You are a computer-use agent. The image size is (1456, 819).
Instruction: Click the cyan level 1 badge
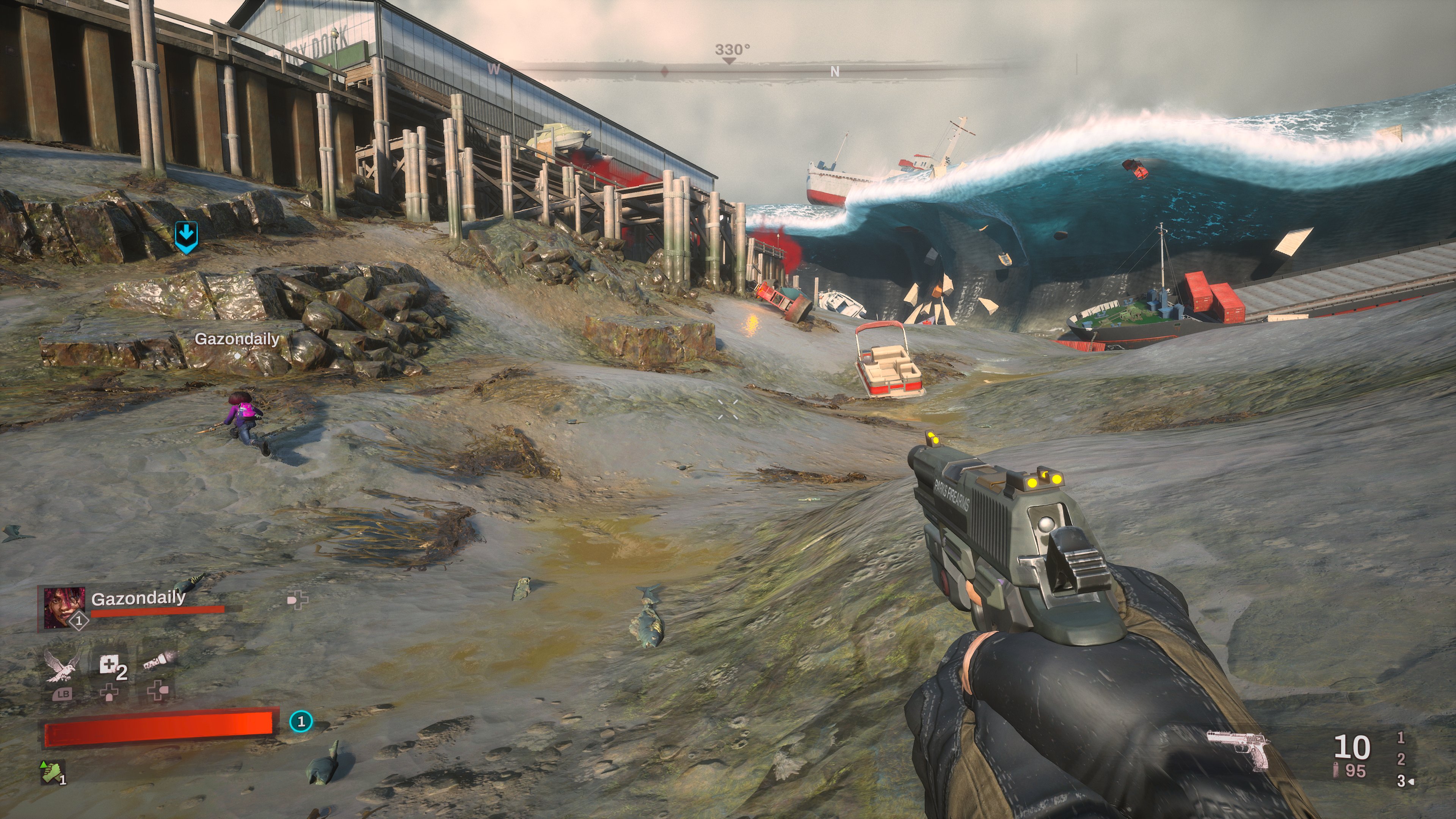click(x=301, y=721)
